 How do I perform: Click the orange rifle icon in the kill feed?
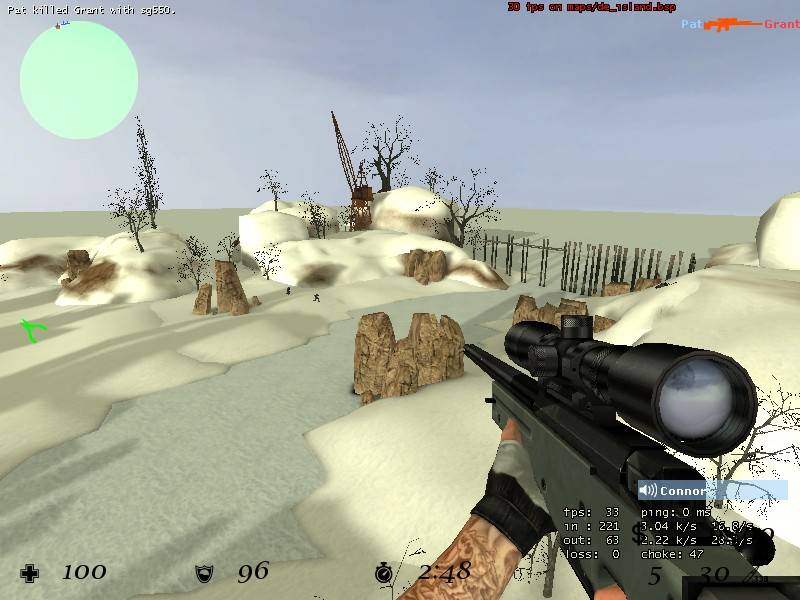[x=733, y=24]
